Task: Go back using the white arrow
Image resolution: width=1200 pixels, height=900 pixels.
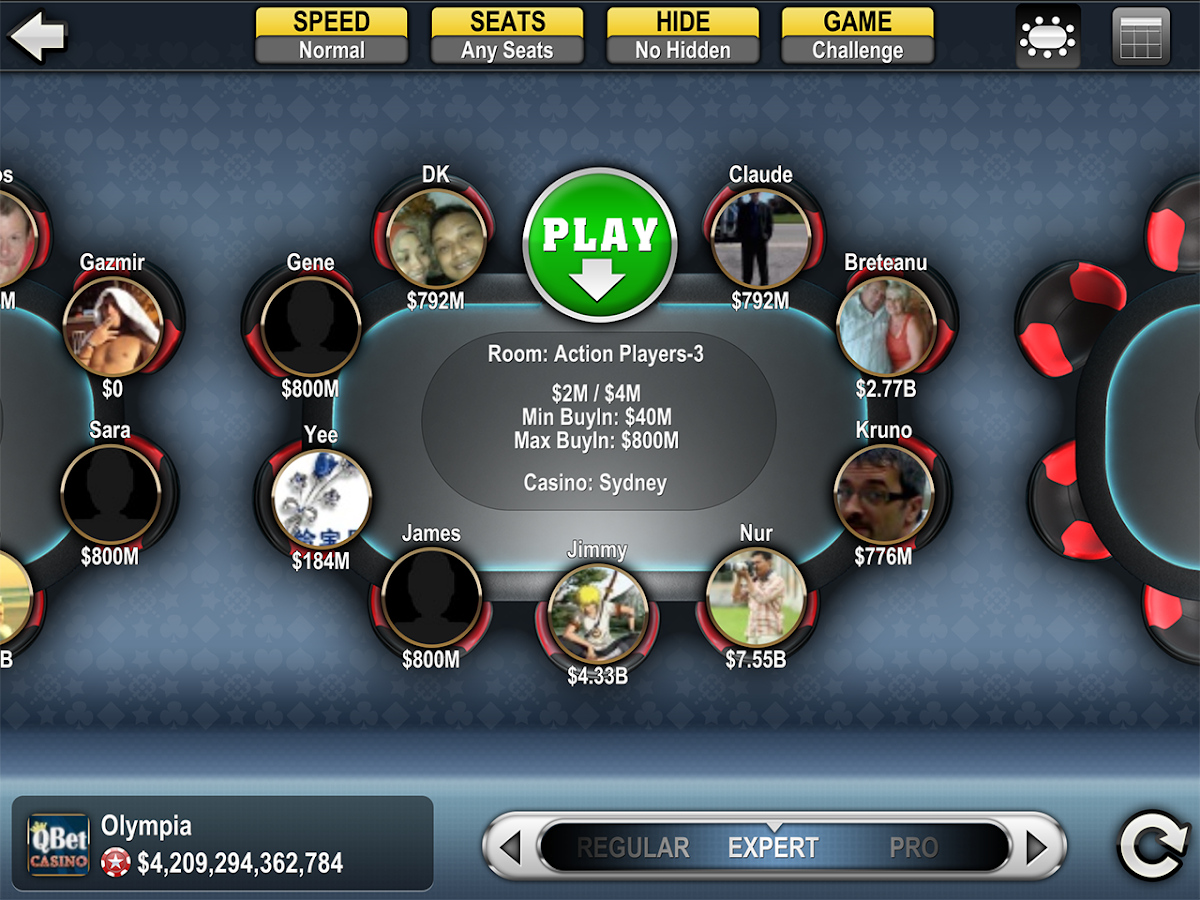Action: click(x=37, y=36)
